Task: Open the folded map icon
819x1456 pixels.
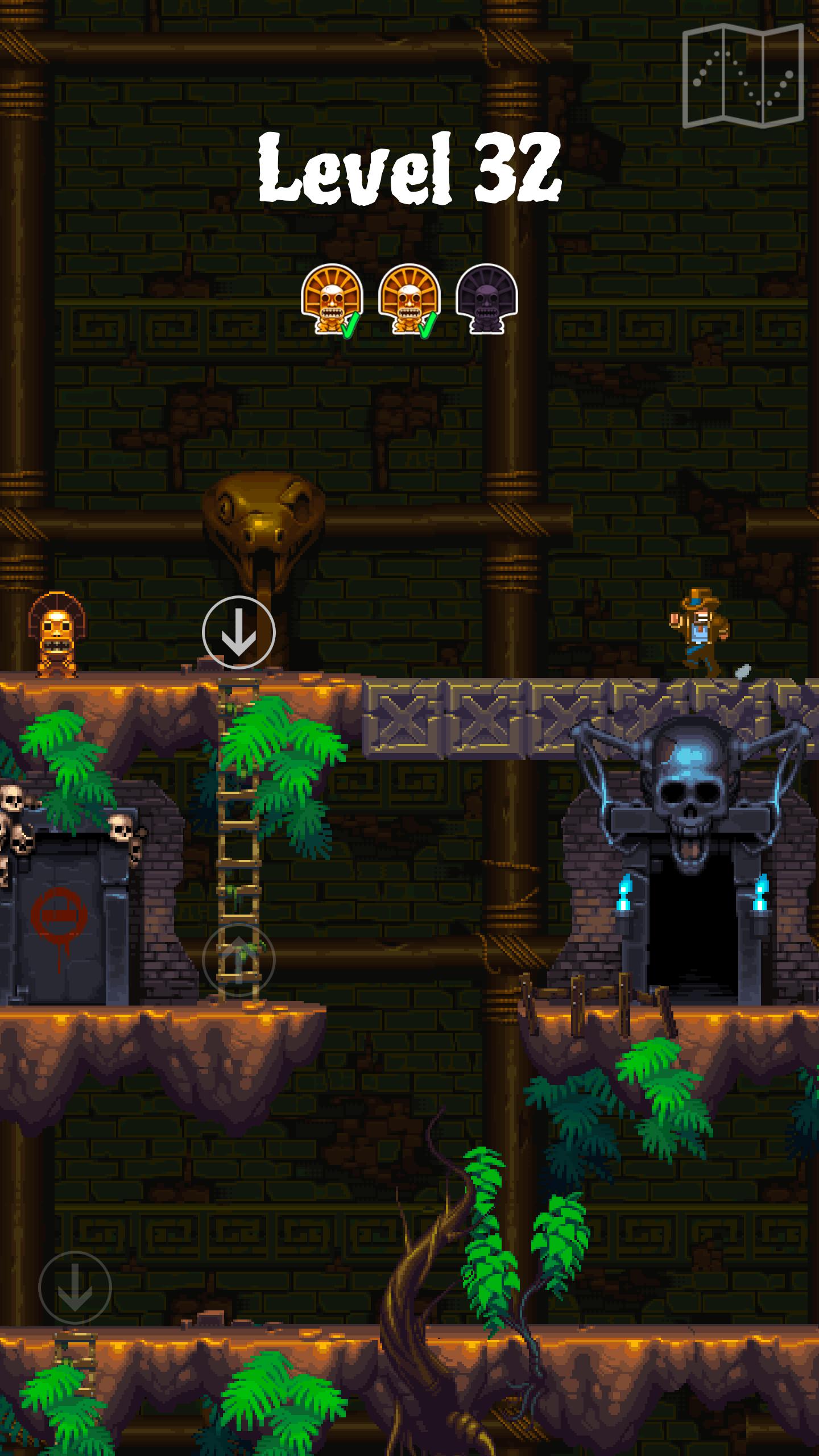Action: [x=743, y=76]
